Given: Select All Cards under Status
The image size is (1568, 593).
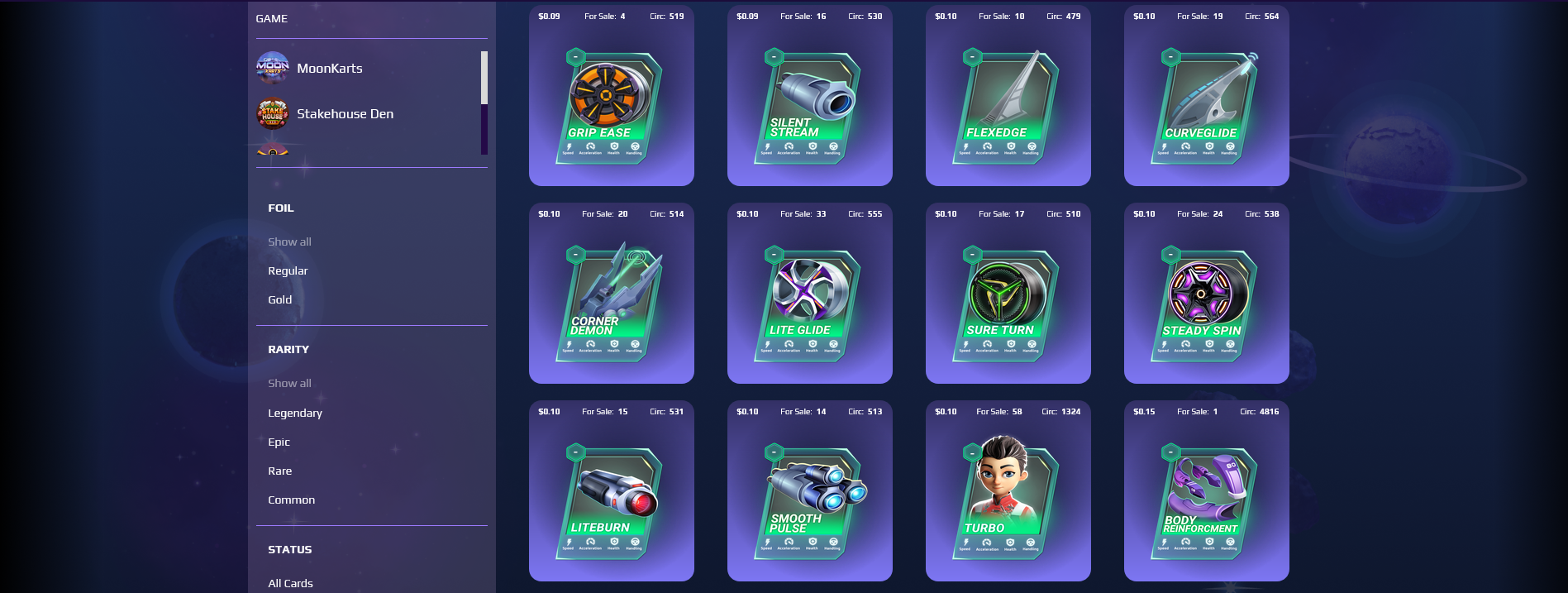Looking at the screenshot, I should (x=290, y=584).
